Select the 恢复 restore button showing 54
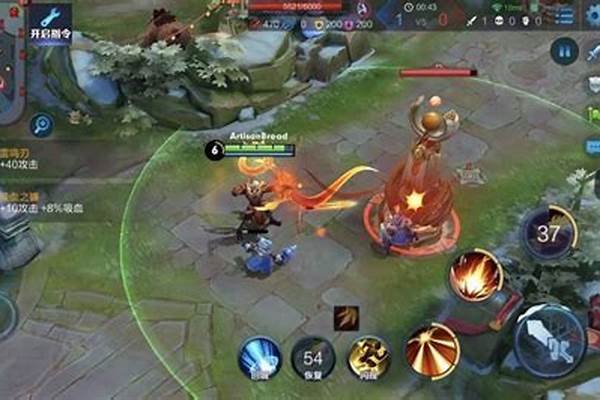Viewport: 600px width, 400px height. tap(312, 358)
